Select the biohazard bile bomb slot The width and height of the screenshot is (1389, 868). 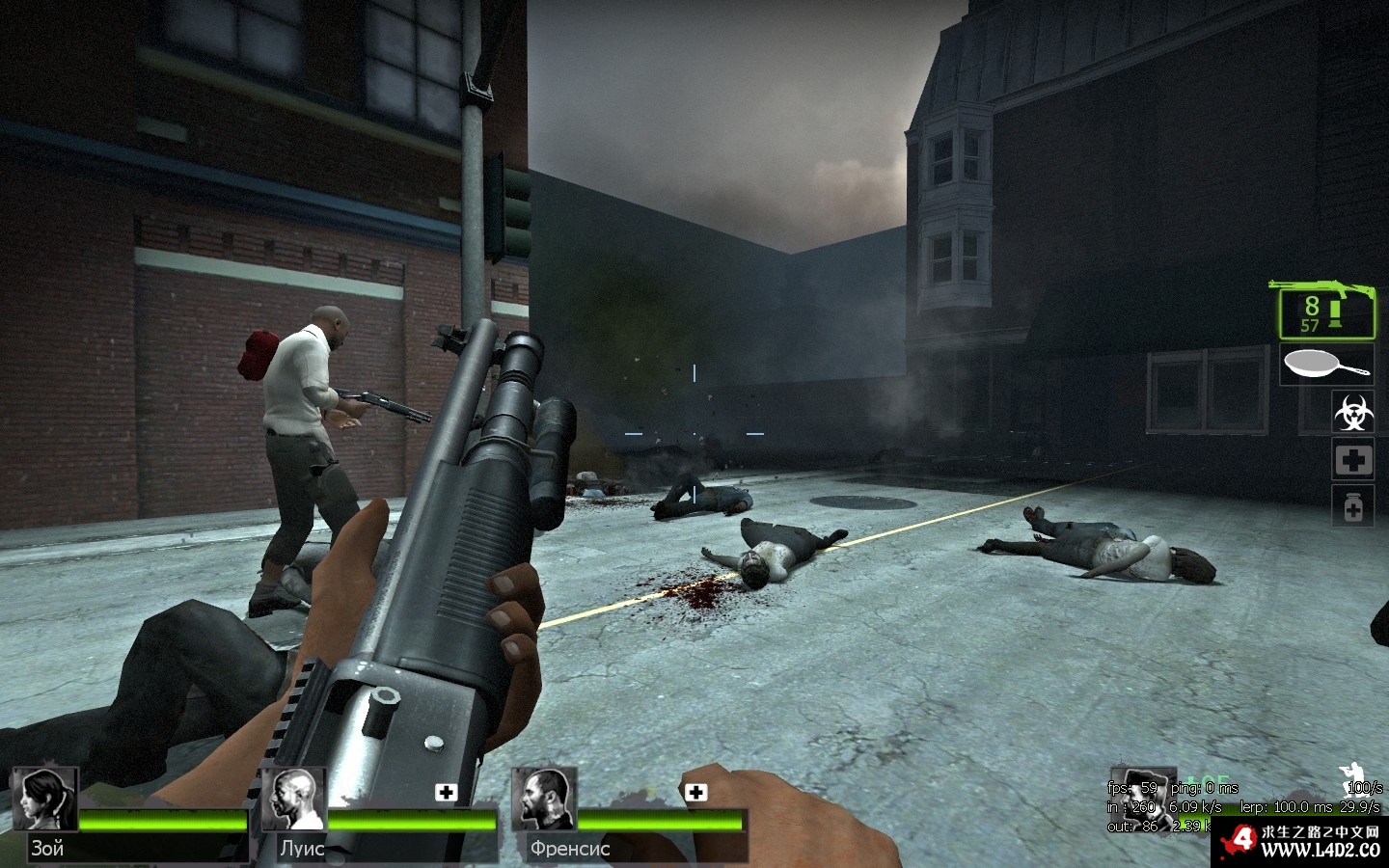click(1352, 412)
